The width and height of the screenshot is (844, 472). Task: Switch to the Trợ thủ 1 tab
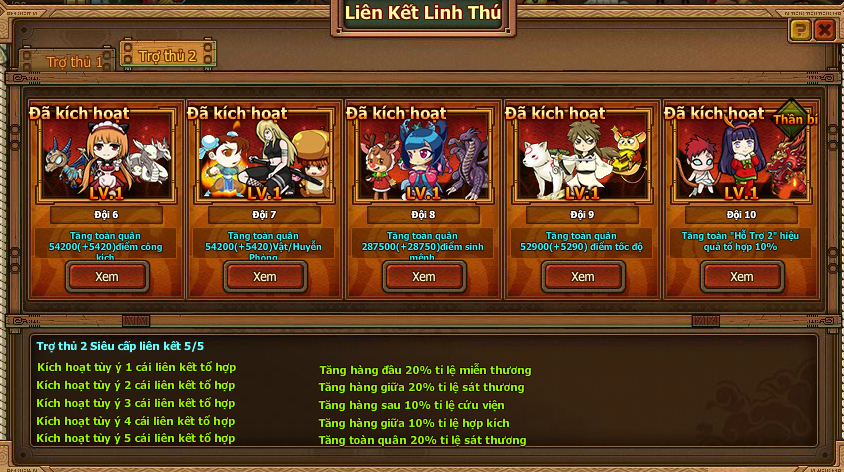point(73,62)
